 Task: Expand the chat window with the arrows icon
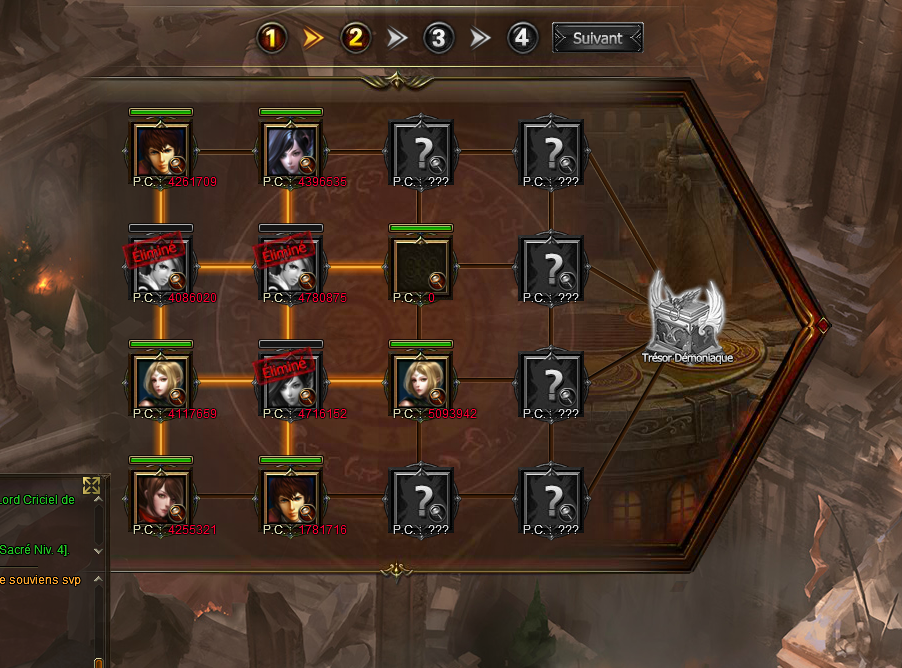coord(91,486)
